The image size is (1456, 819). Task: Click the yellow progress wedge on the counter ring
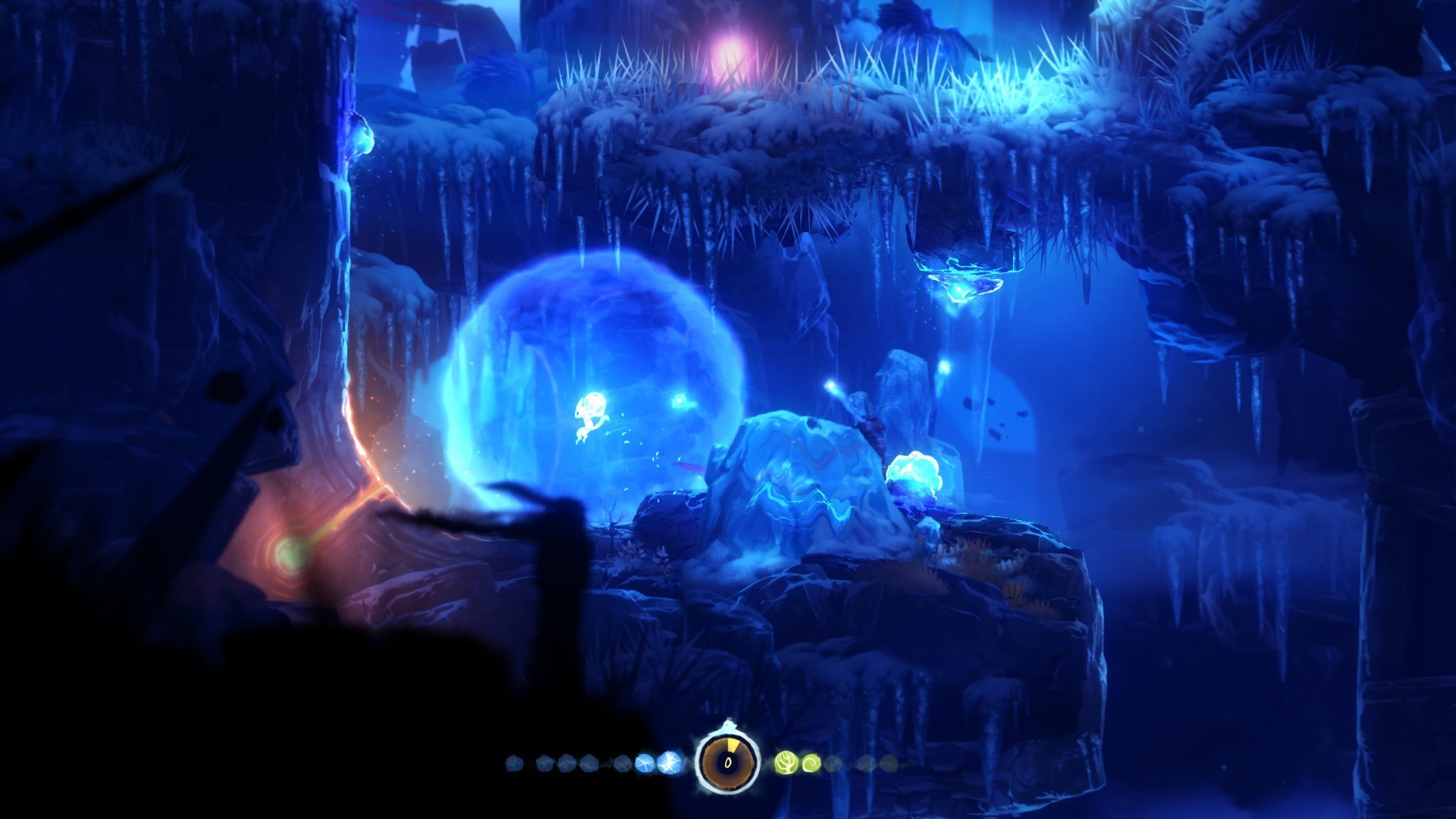click(x=733, y=744)
